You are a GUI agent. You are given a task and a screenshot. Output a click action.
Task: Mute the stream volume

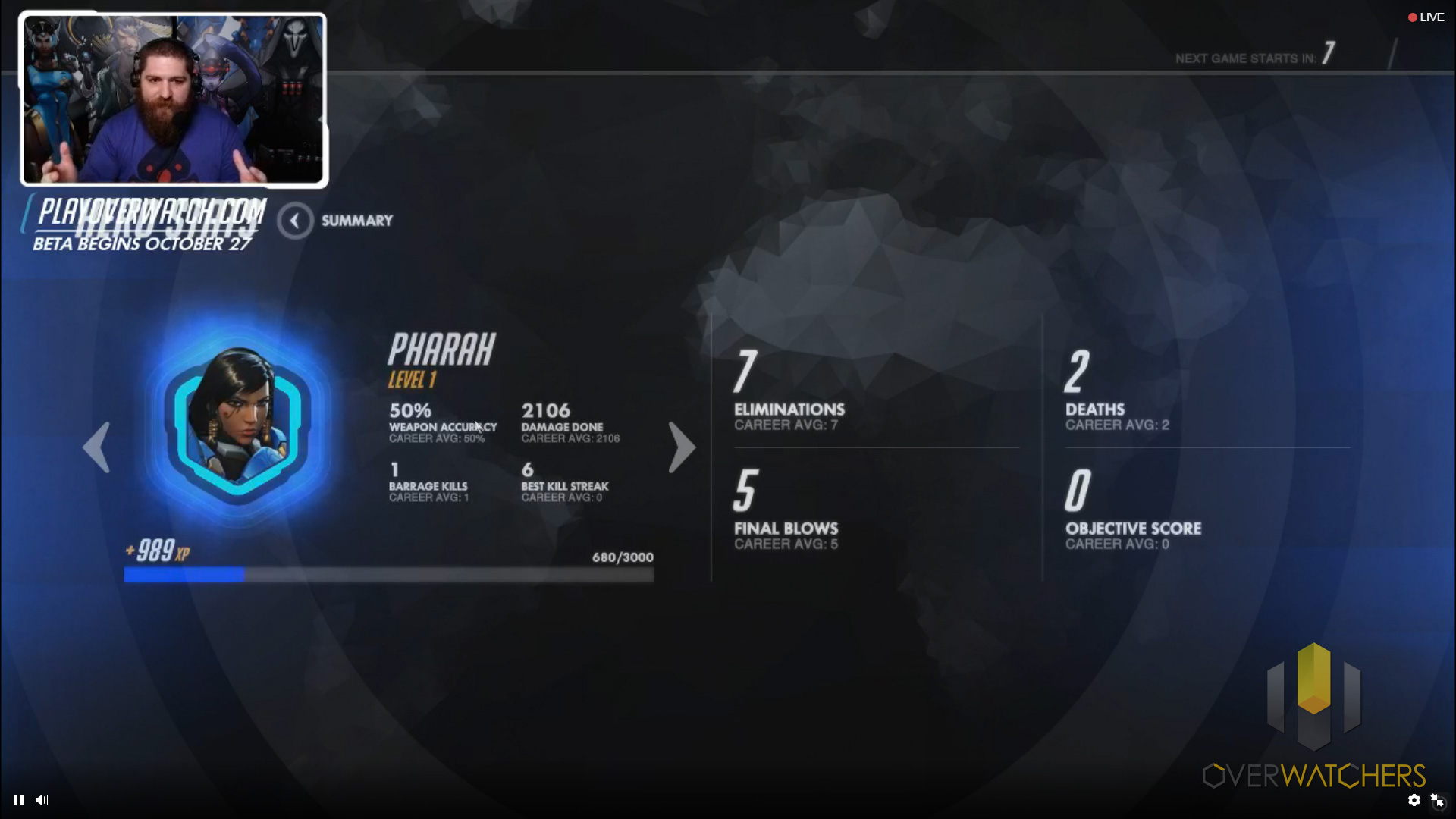tap(42, 800)
